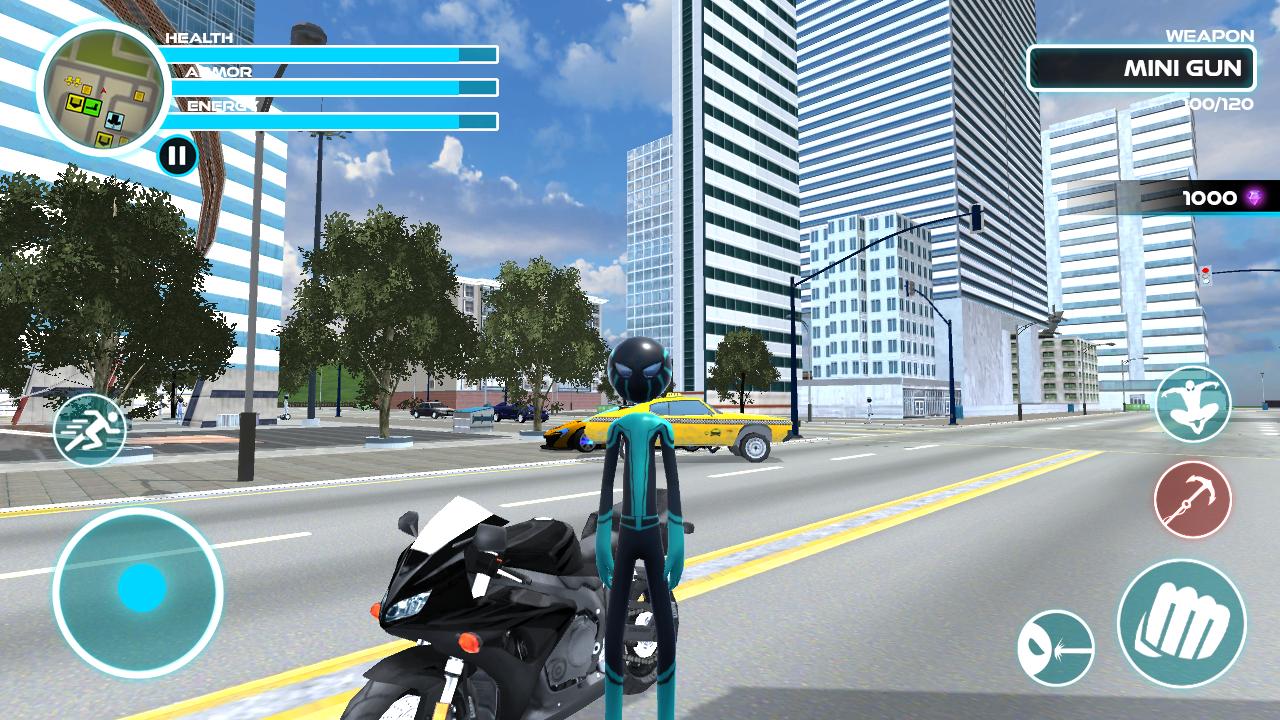Open the MINI GUN weapon selector
The width and height of the screenshot is (1280, 720).
click(1143, 68)
